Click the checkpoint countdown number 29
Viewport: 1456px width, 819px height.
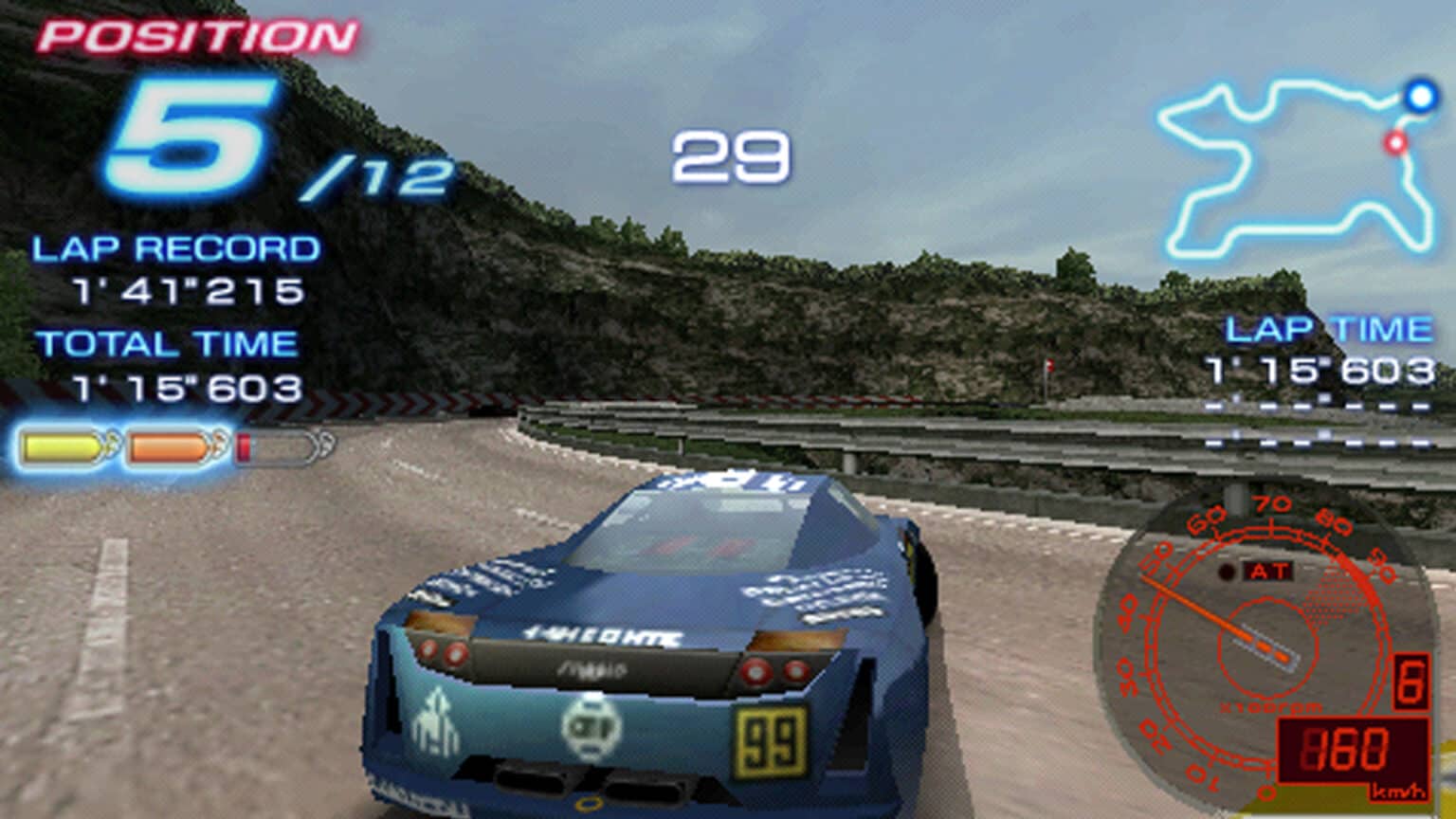pyautogui.click(x=730, y=155)
